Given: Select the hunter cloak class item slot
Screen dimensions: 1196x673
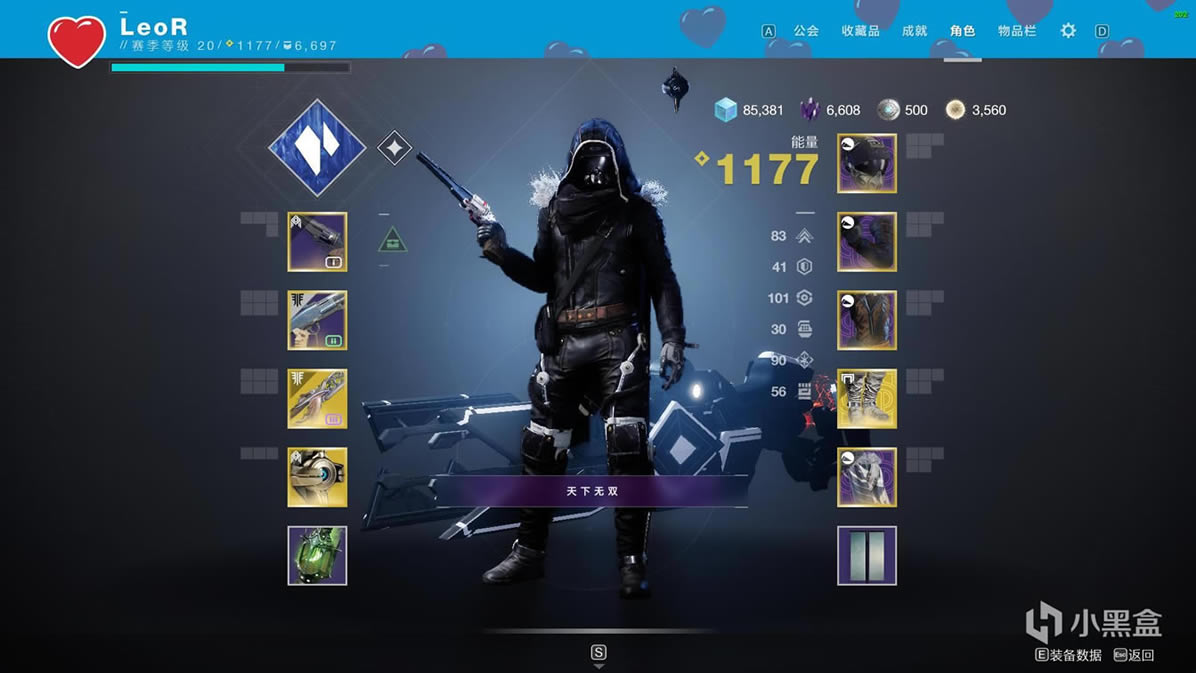Looking at the screenshot, I should pyautogui.click(x=866, y=477).
